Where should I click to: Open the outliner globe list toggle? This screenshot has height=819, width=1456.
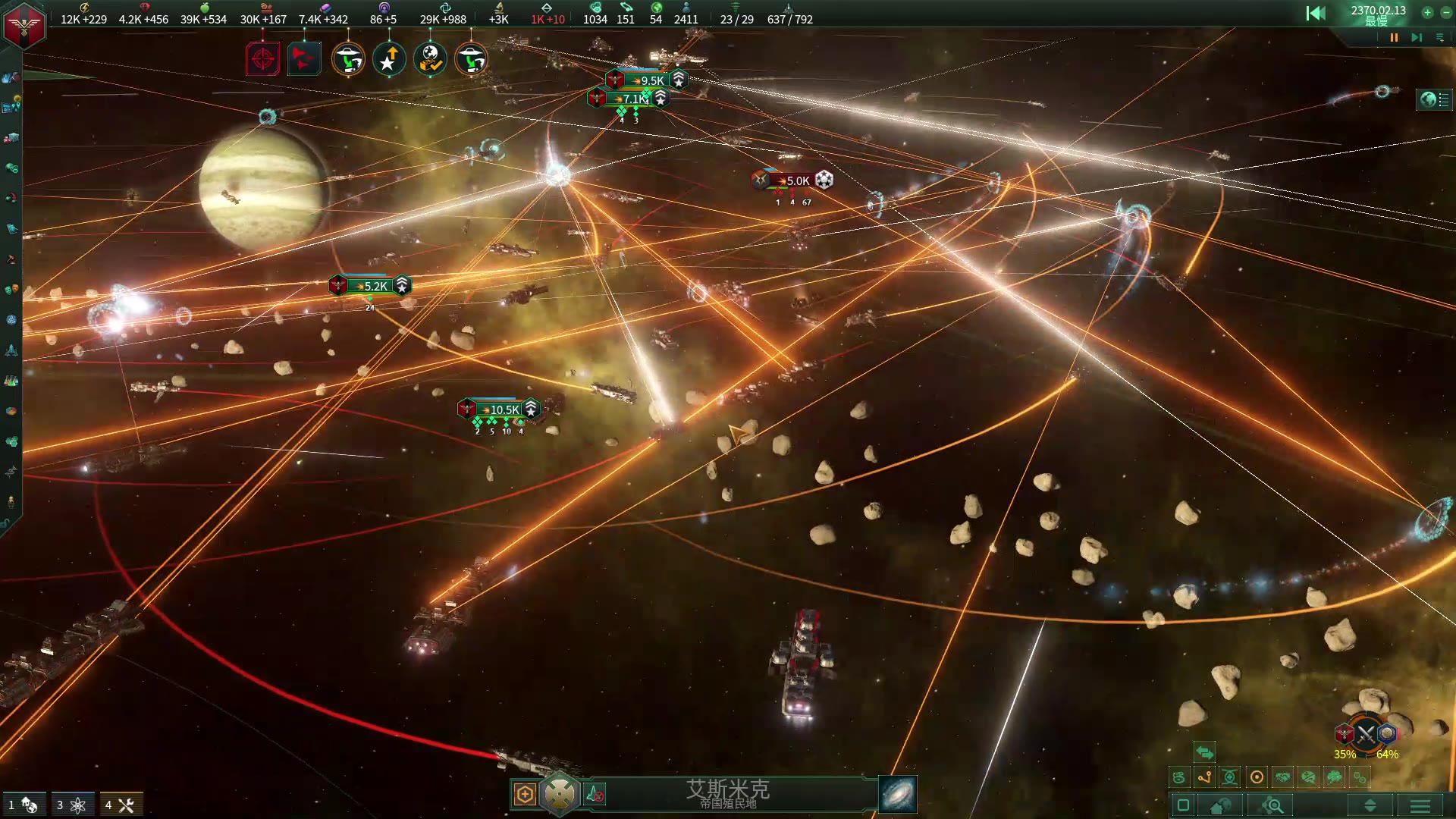[1435, 99]
